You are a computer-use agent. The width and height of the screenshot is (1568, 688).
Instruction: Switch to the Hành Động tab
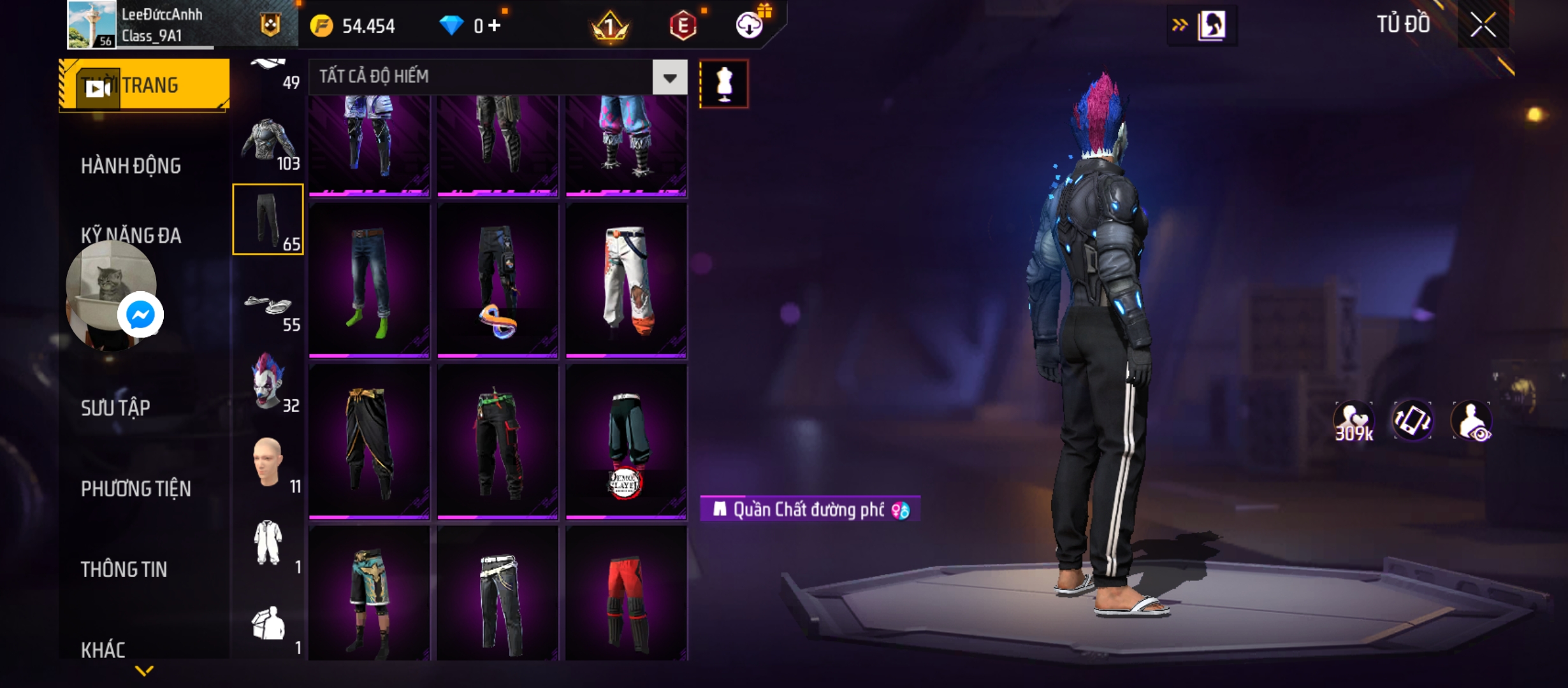point(131,166)
